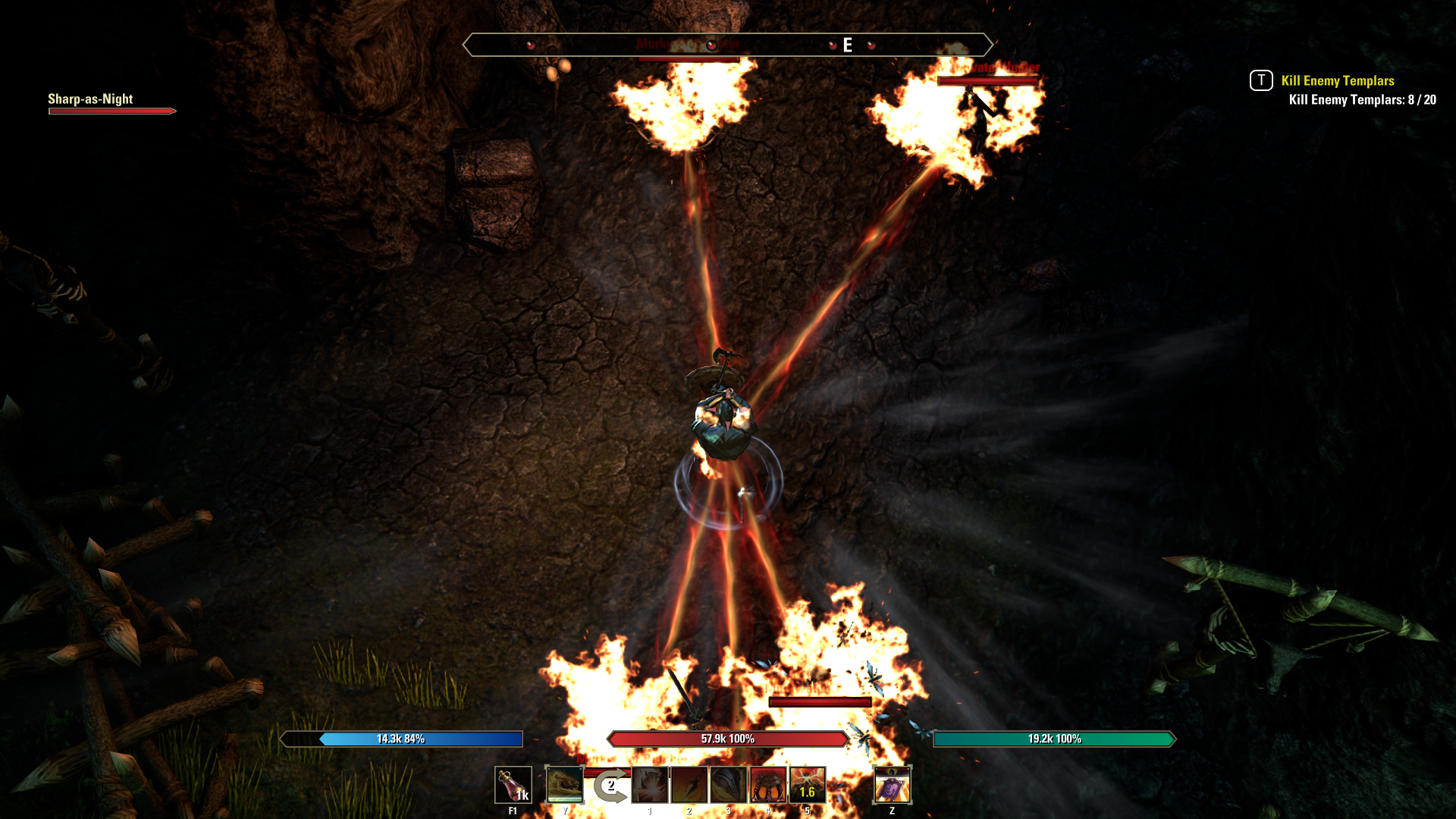Fire the ultimate ability bound to Z
The height and width of the screenshot is (819, 1456).
(x=893, y=786)
